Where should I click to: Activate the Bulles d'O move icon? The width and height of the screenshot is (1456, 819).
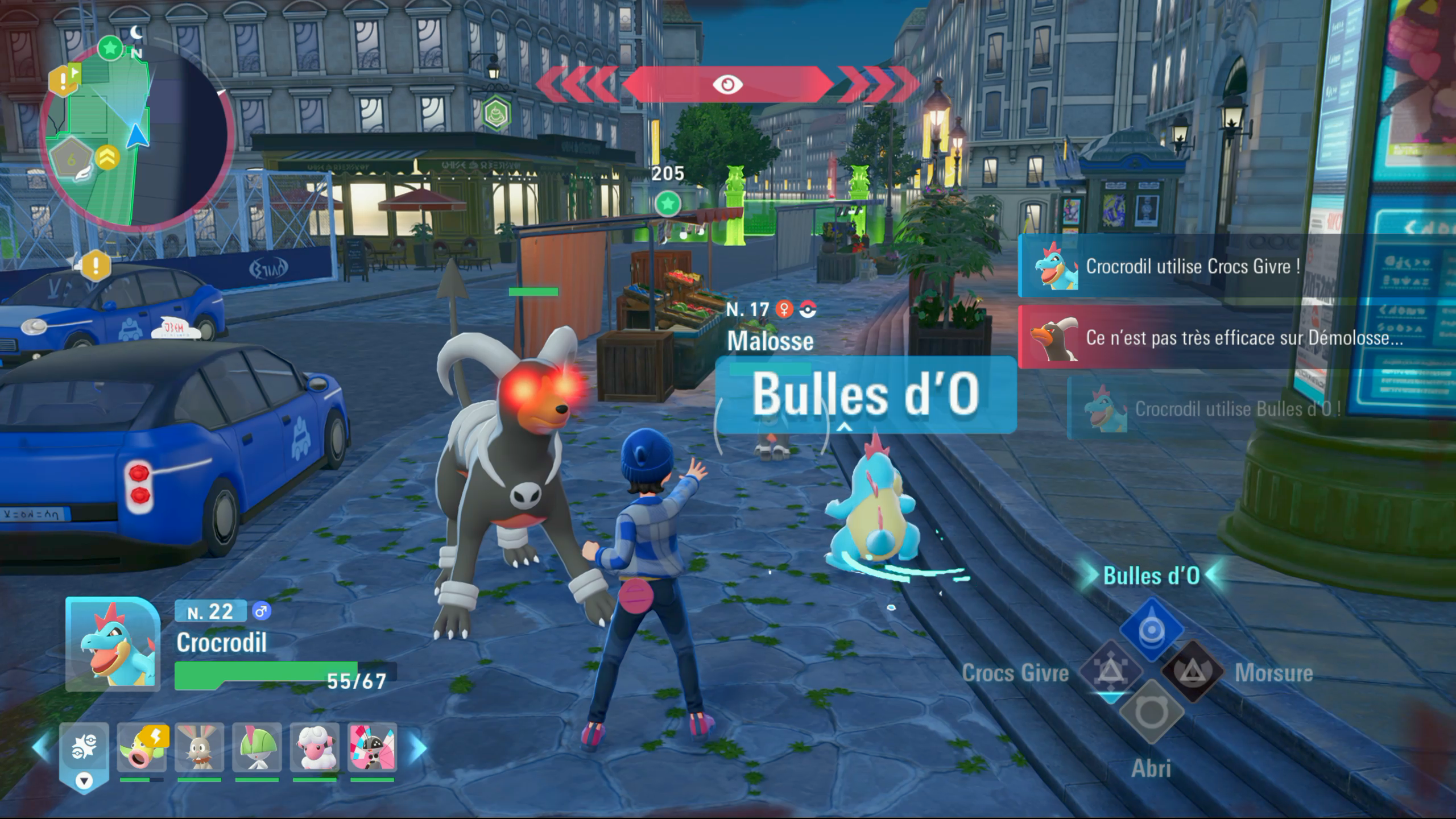click(1152, 630)
